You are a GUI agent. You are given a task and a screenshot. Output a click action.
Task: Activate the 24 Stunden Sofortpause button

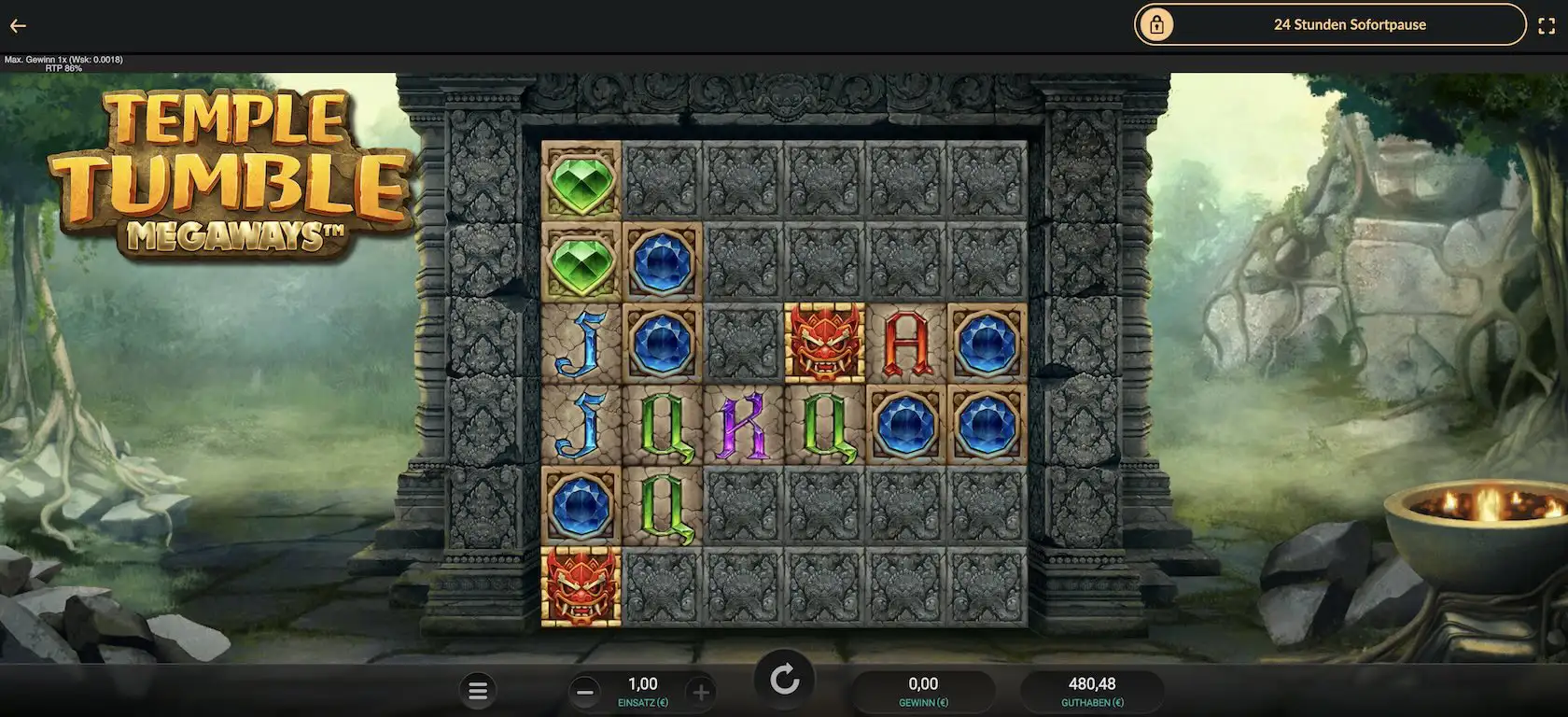click(1350, 25)
